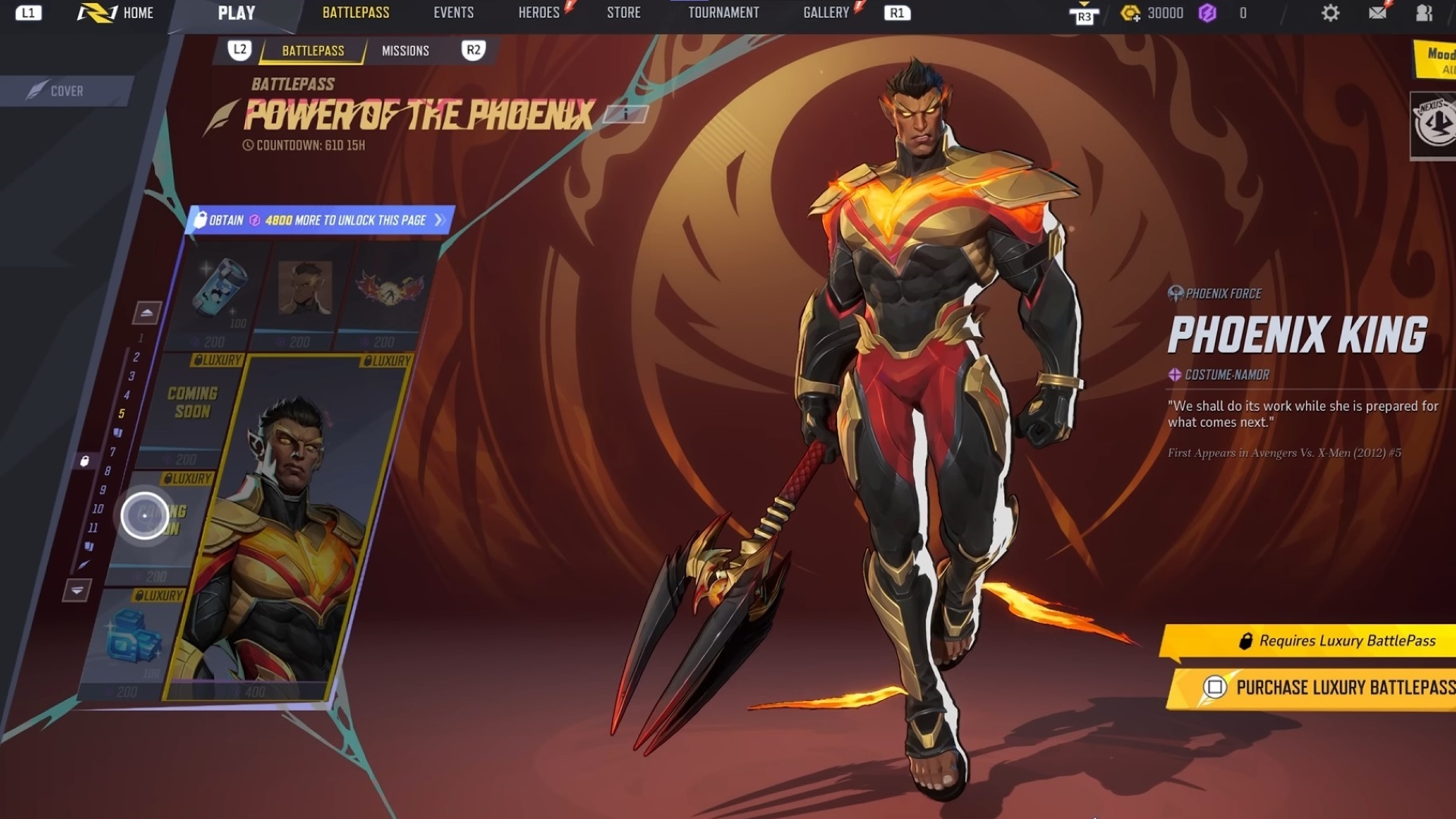
Task: Open the Events page
Action: coord(453,13)
